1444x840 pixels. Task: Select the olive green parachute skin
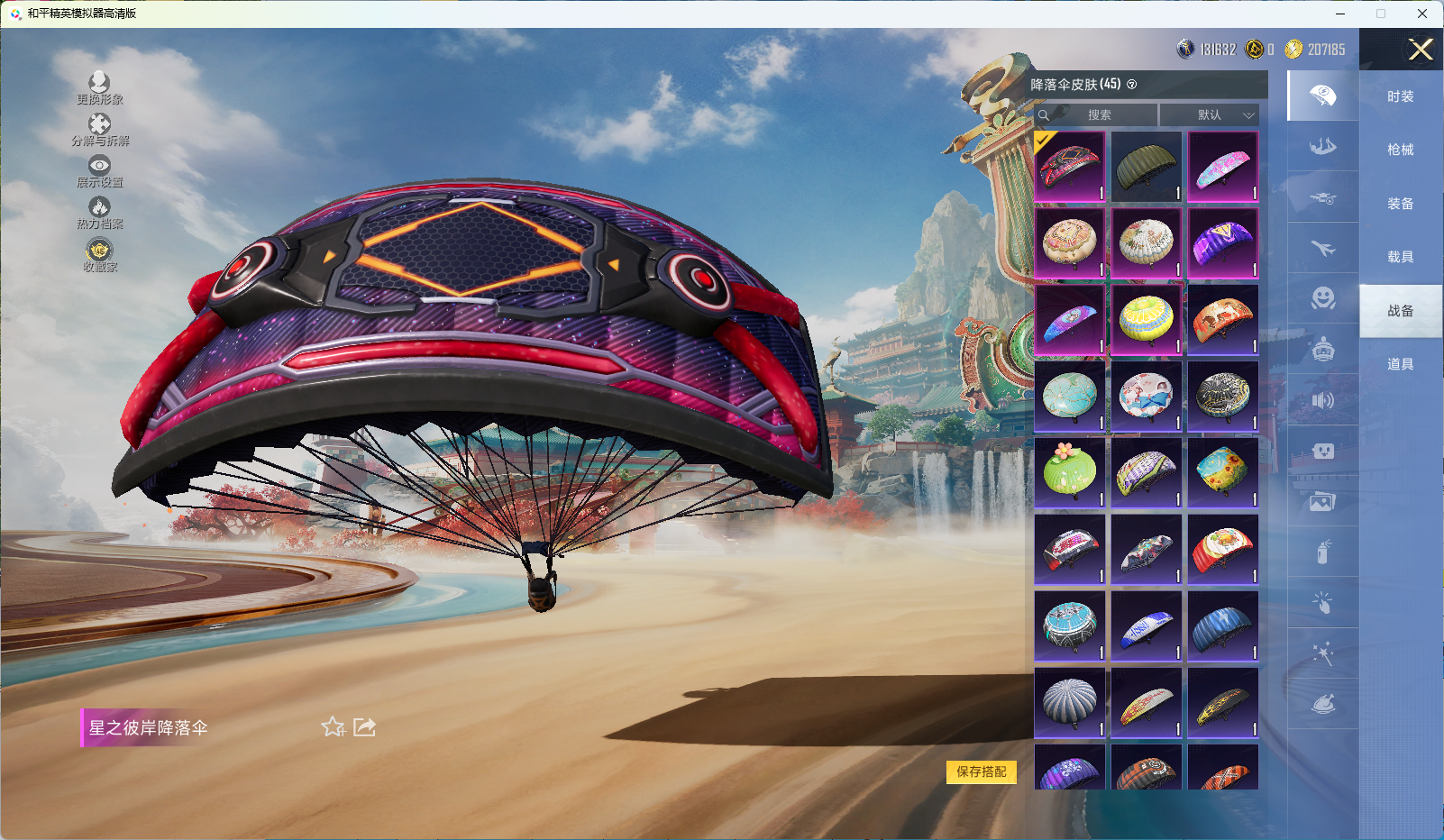pyautogui.click(x=1146, y=167)
